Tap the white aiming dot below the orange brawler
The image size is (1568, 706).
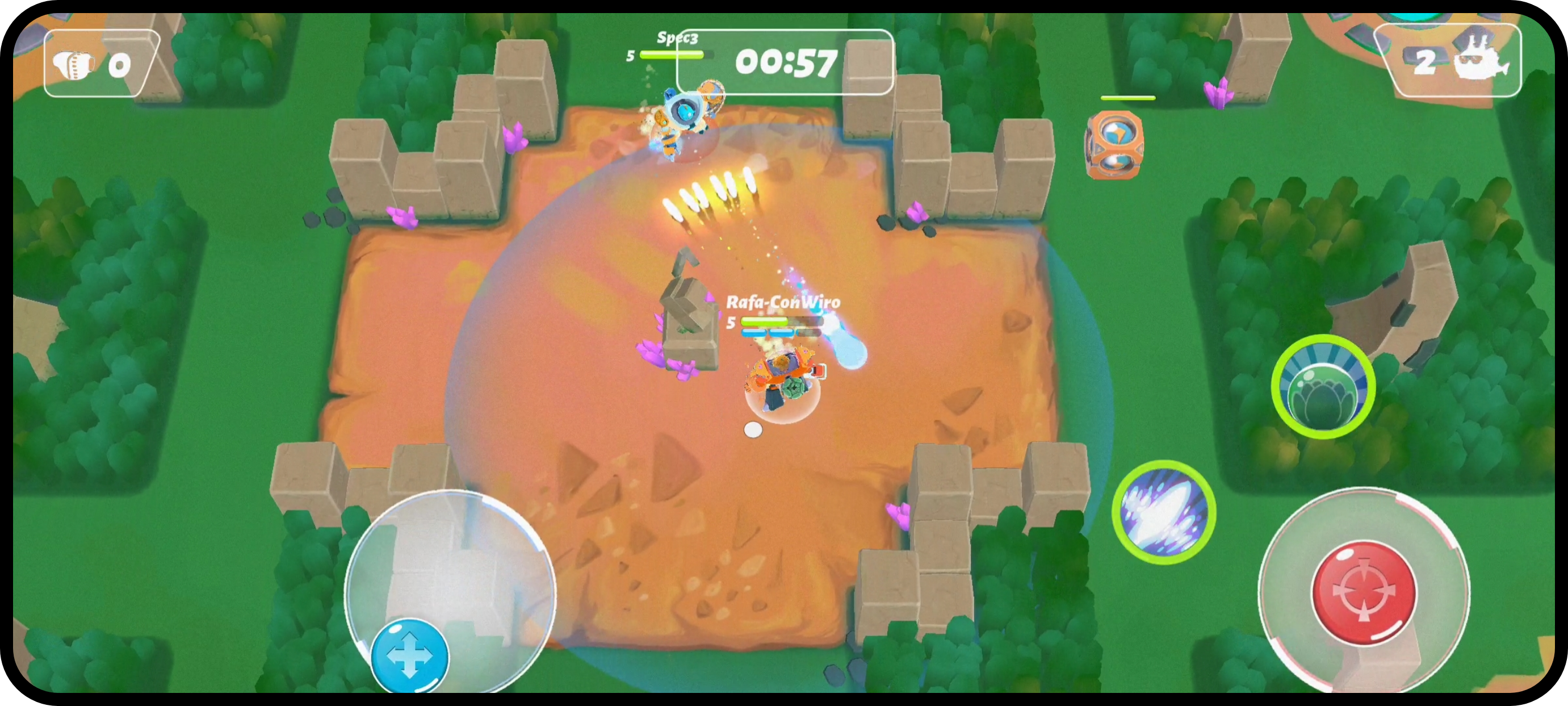tap(752, 429)
